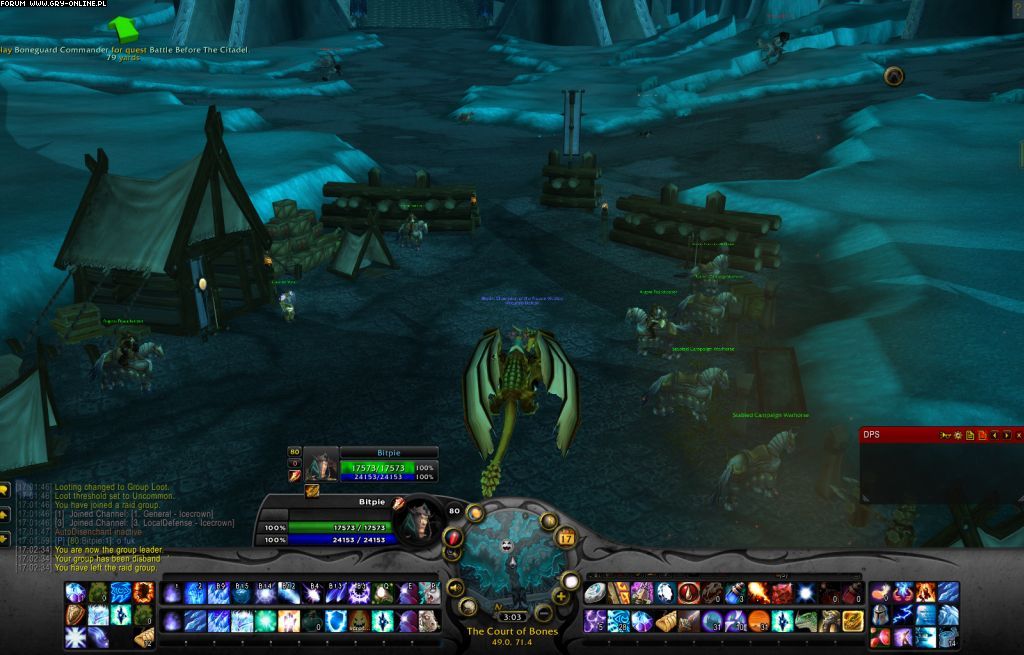Click the minimap zoom-in plus button

(x=561, y=597)
